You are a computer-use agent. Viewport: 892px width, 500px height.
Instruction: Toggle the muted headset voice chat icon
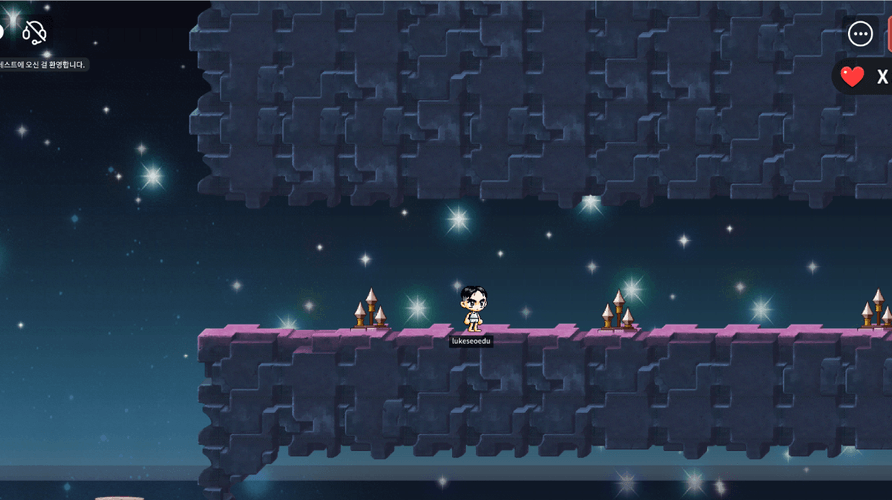coord(34,33)
